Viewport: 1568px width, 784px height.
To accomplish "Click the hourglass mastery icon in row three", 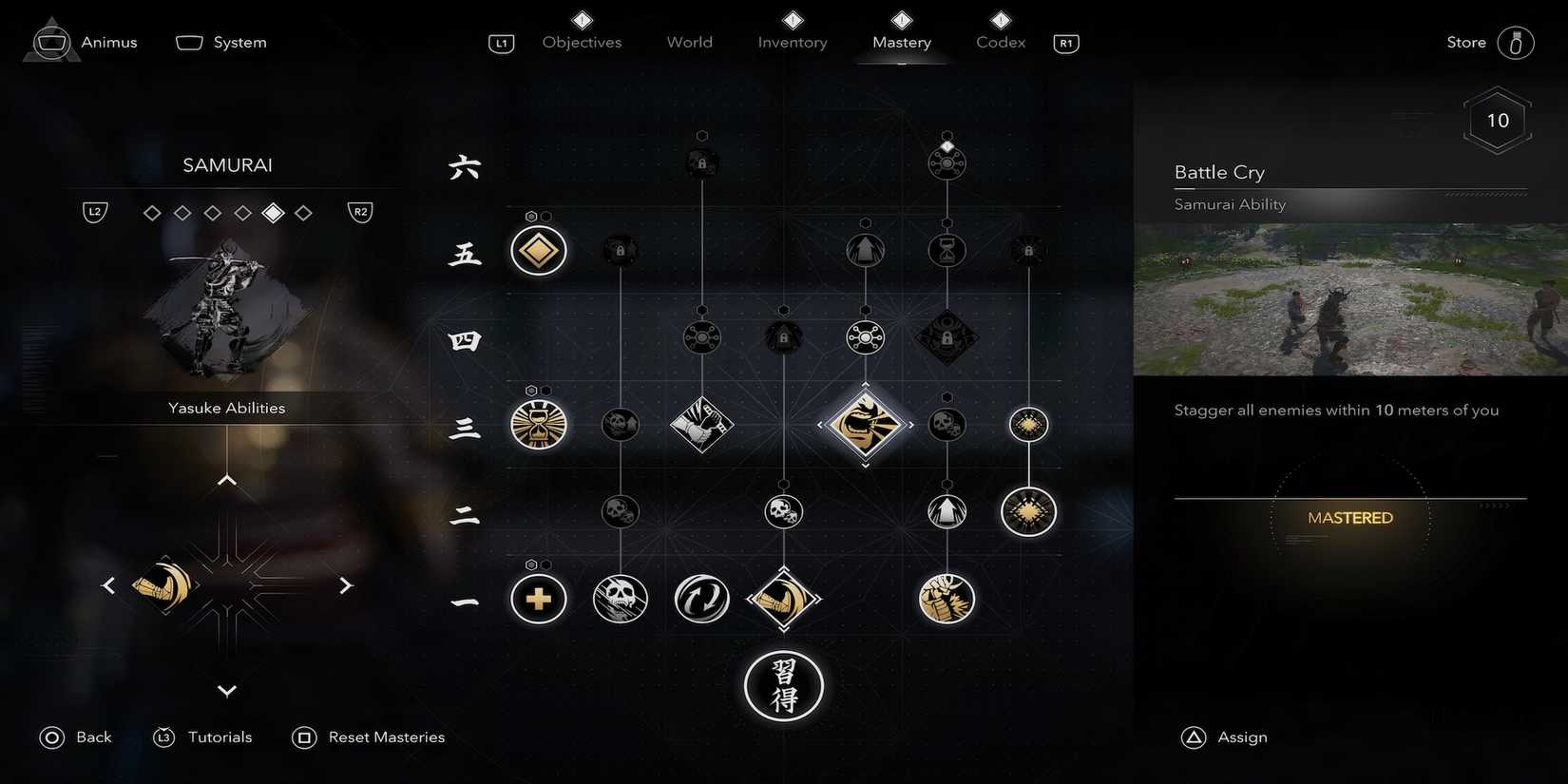I will [538, 425].
